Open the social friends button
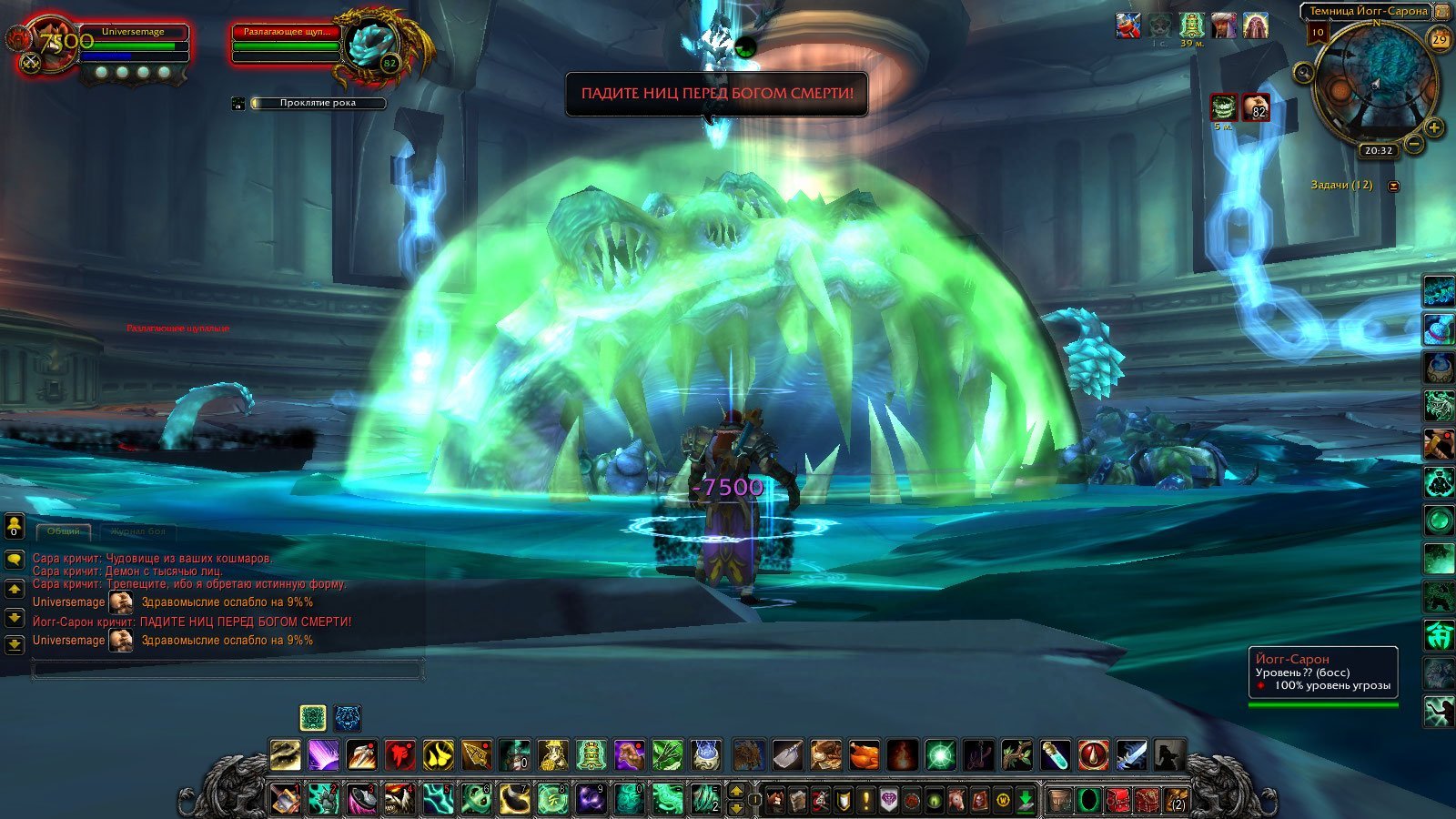Viewport: 1456px width, 819px height. [15, 527]
